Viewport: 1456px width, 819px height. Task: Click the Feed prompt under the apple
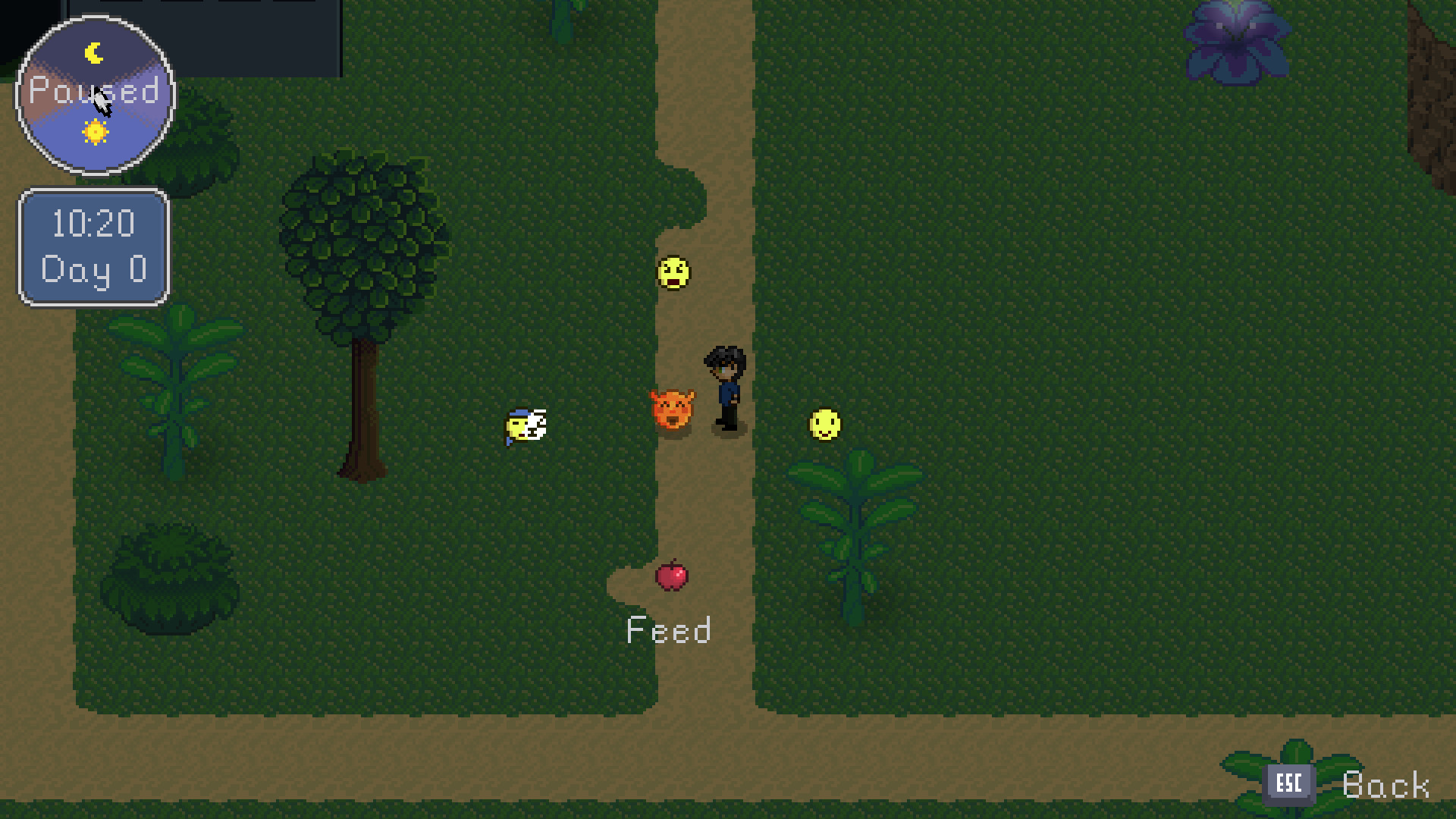pyautogui.click(x=669, y=630)
